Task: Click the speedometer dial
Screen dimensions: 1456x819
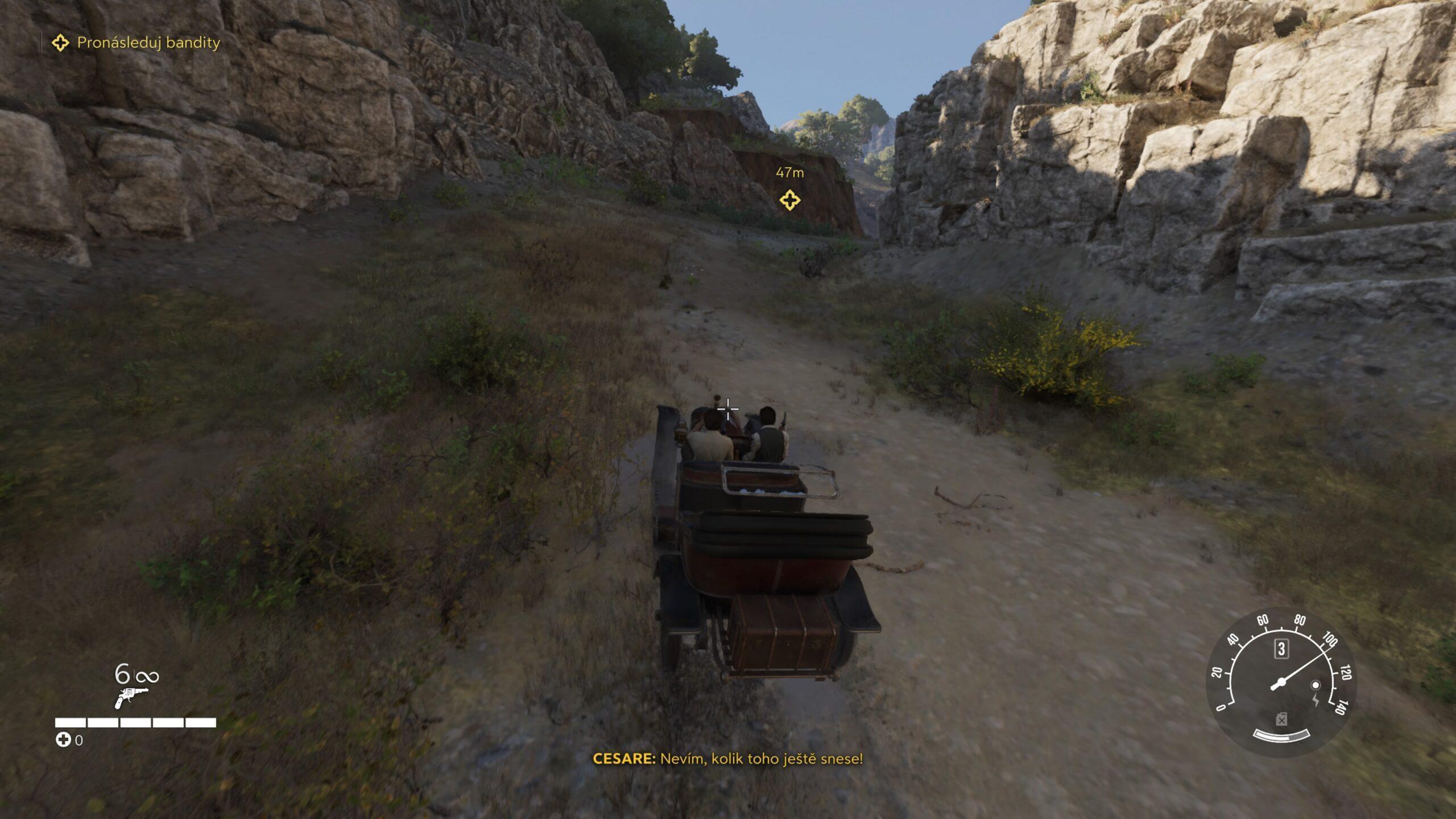Action: coord(1281,684)
